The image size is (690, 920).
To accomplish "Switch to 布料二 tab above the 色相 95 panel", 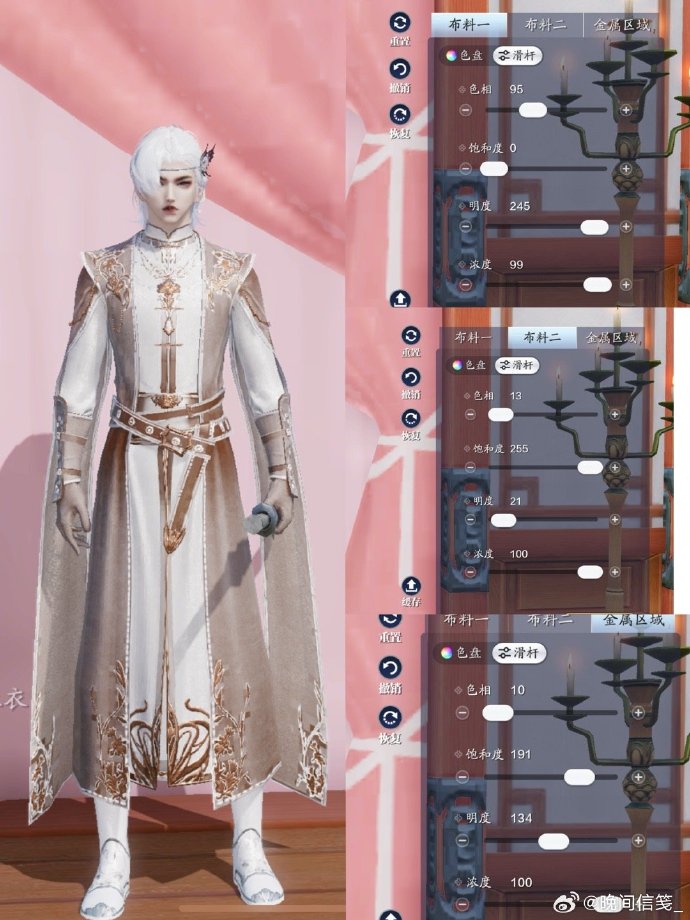I will (546, 25).
